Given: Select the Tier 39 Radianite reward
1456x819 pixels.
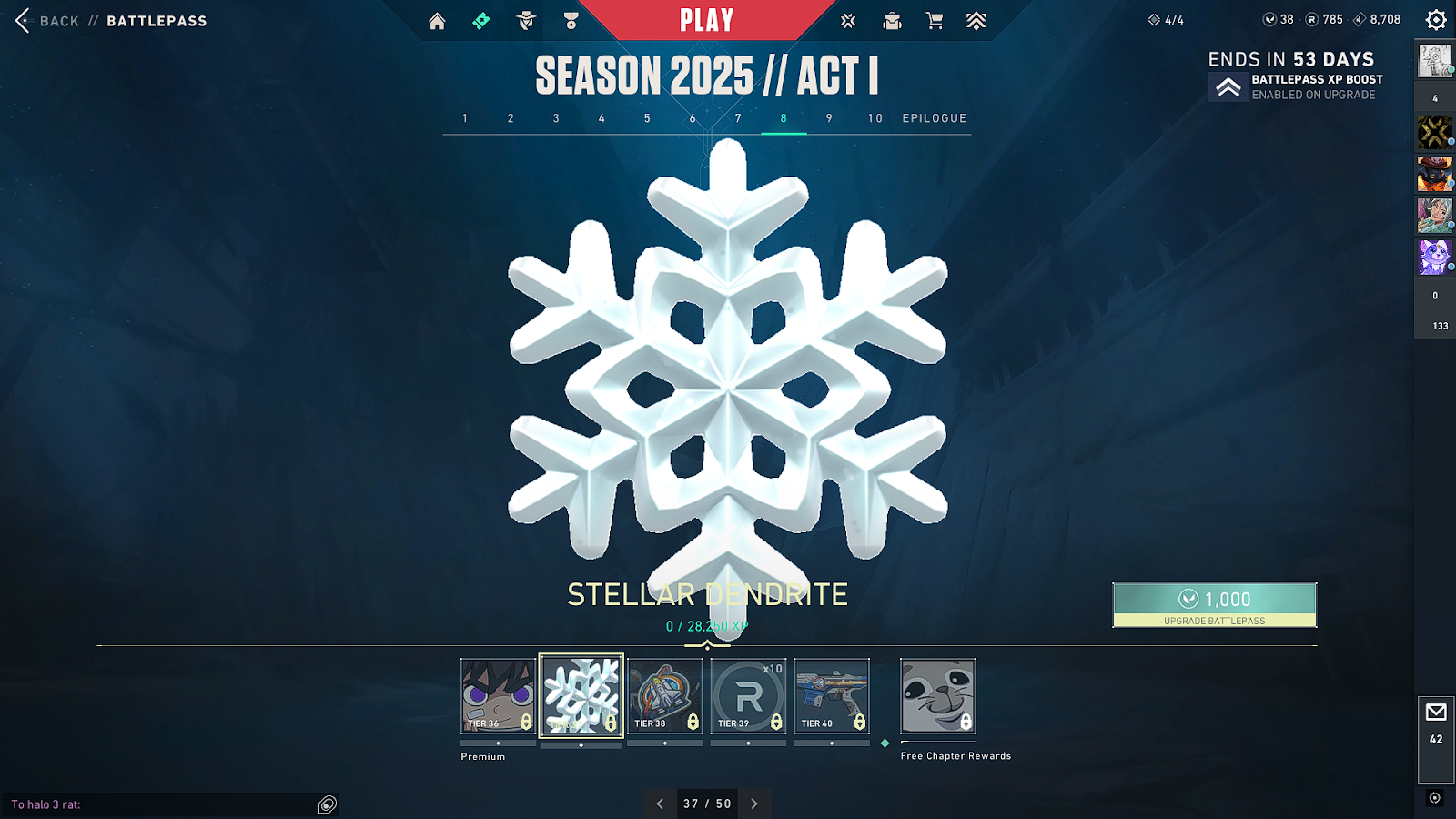Looking at the screenshot, I should point(748,695).
